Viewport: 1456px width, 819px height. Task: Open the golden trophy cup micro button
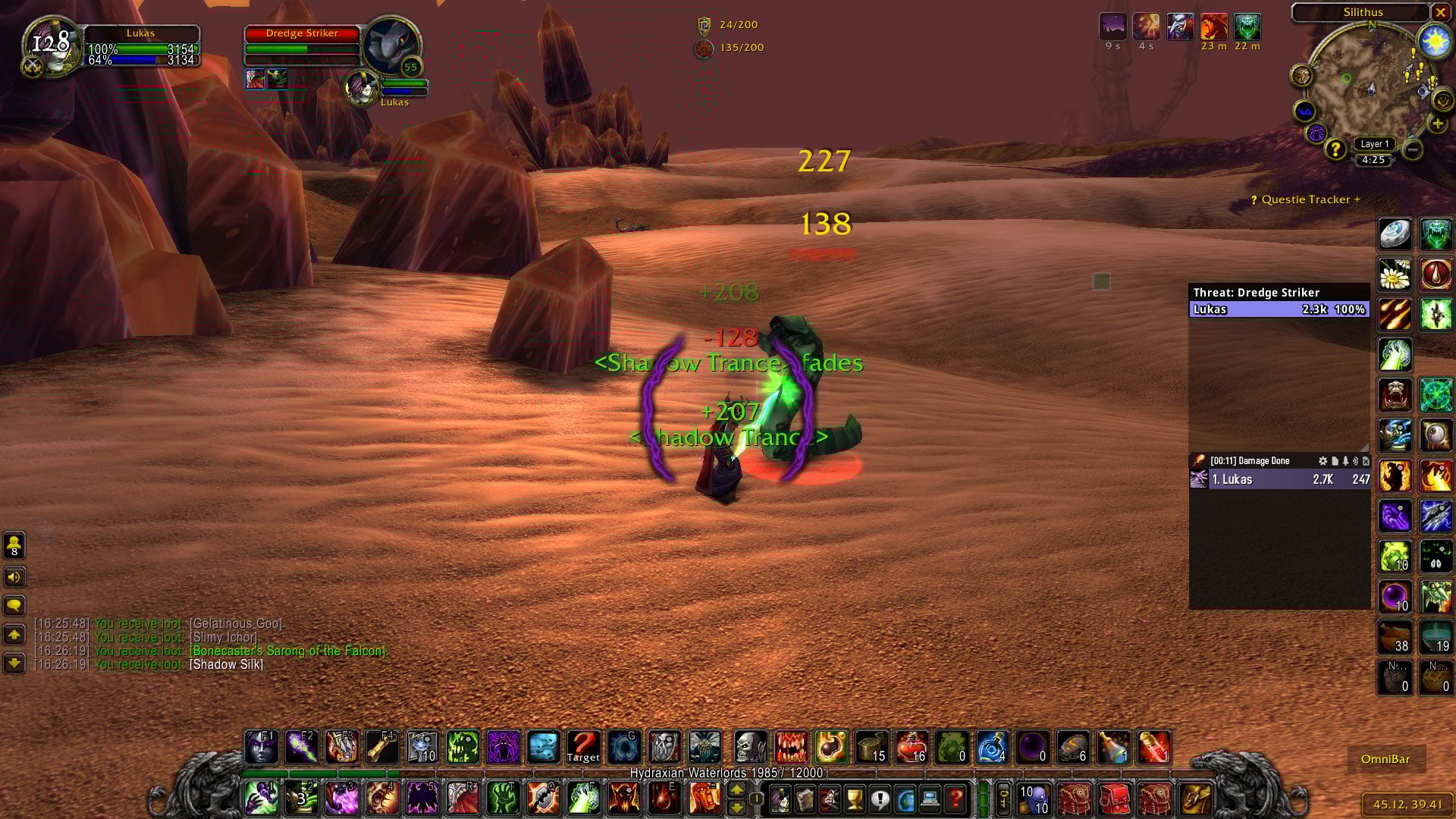pos(855,799)
